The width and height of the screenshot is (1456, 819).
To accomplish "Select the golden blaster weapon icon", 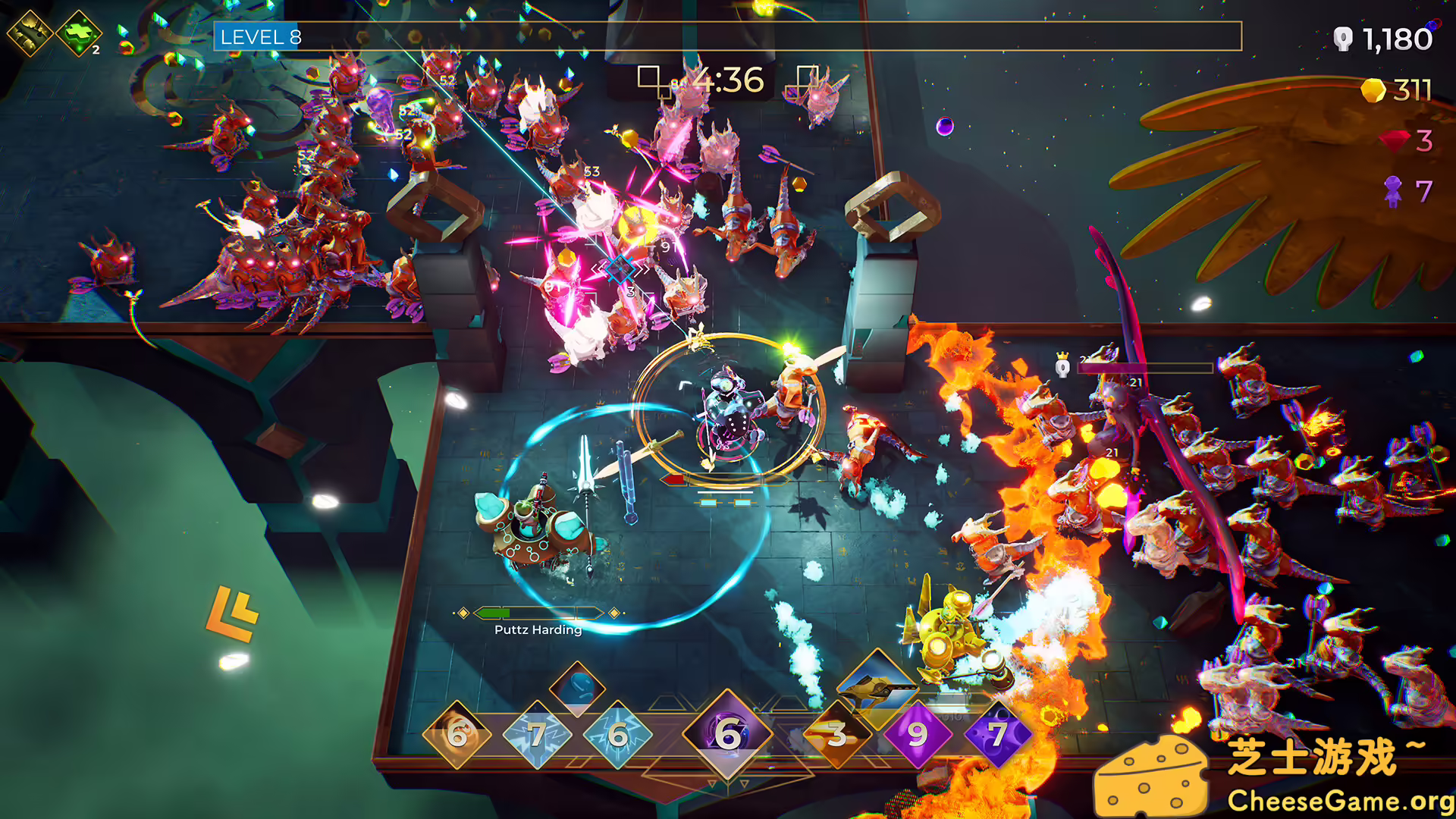I will (877, 685).
